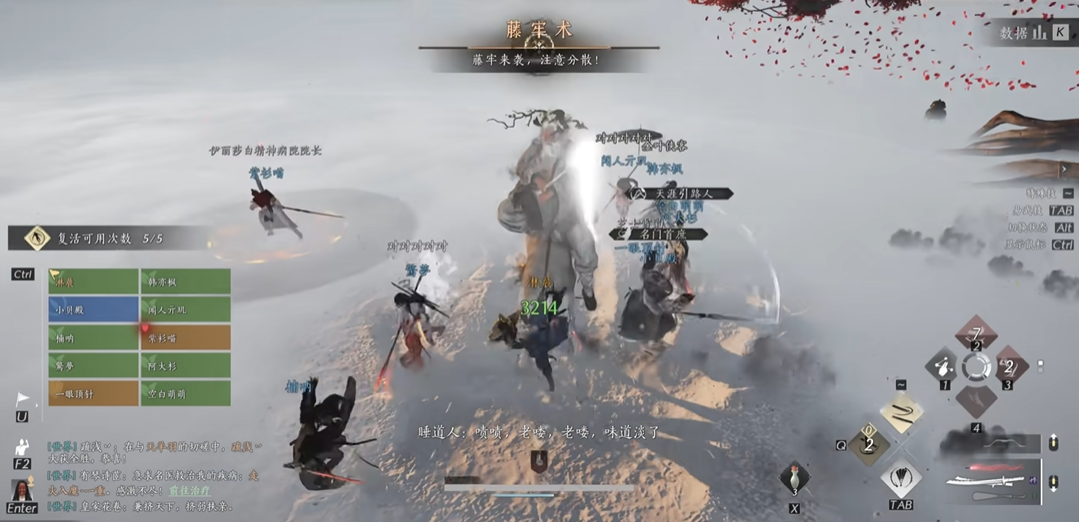Select teammate 紫杉喵 in the party list
Viewport: 1079px width, 522px height.
(185, 338)
